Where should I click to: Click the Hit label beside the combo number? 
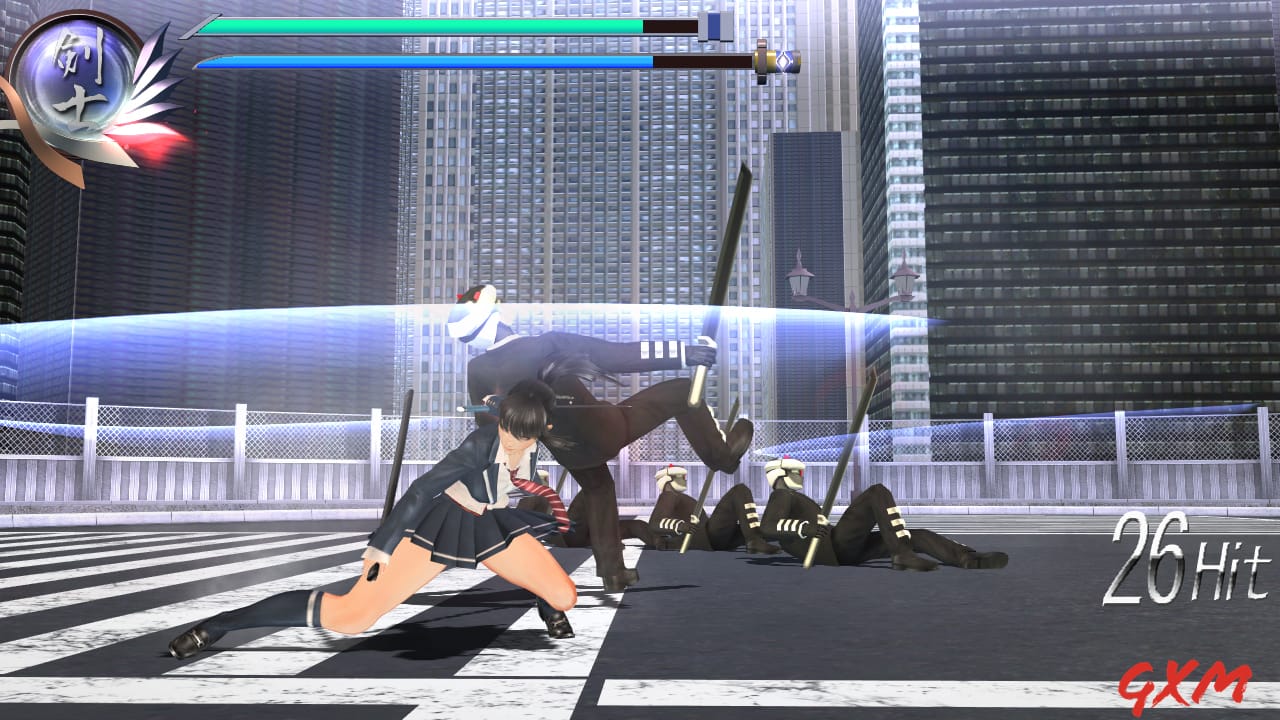pyautogui.click(x=1230, y=565)
